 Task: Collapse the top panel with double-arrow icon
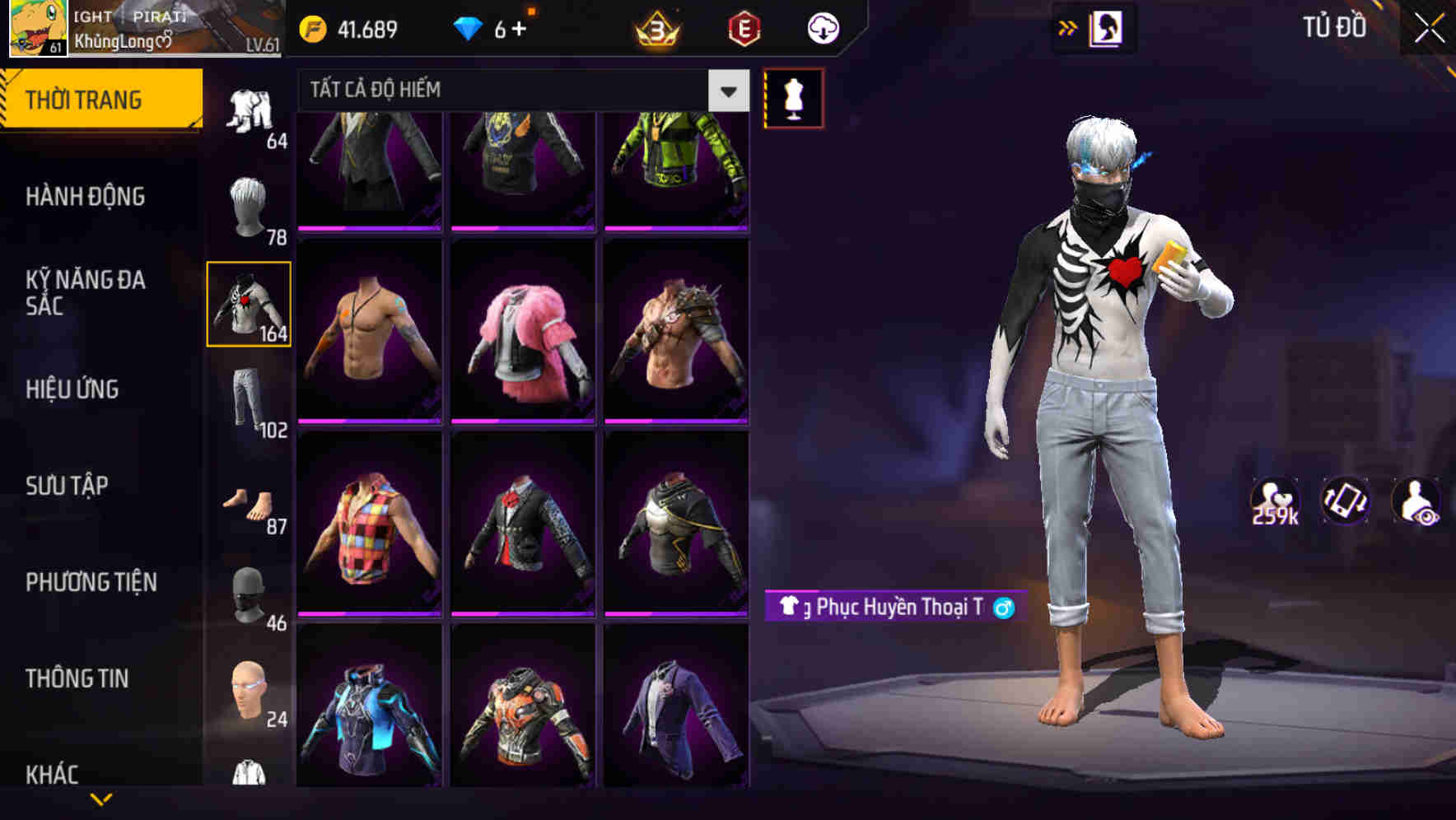click(x=1068, y=27)
